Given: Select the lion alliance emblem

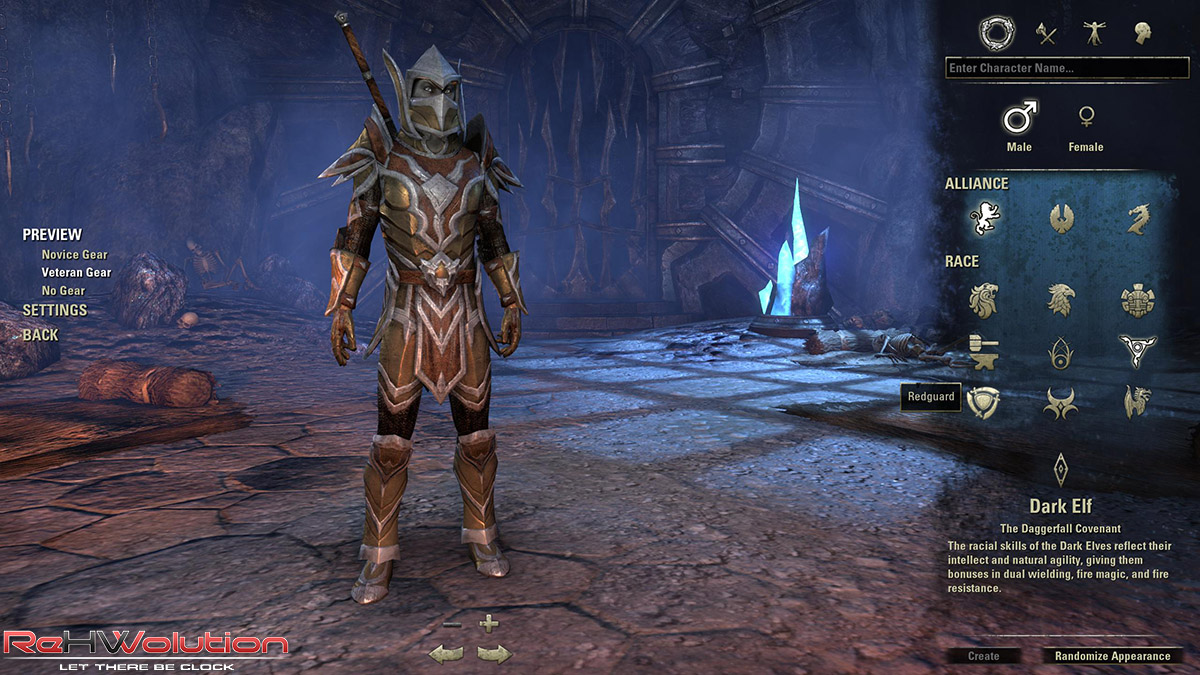Looking at the screenshot, I should coord(985,218).
